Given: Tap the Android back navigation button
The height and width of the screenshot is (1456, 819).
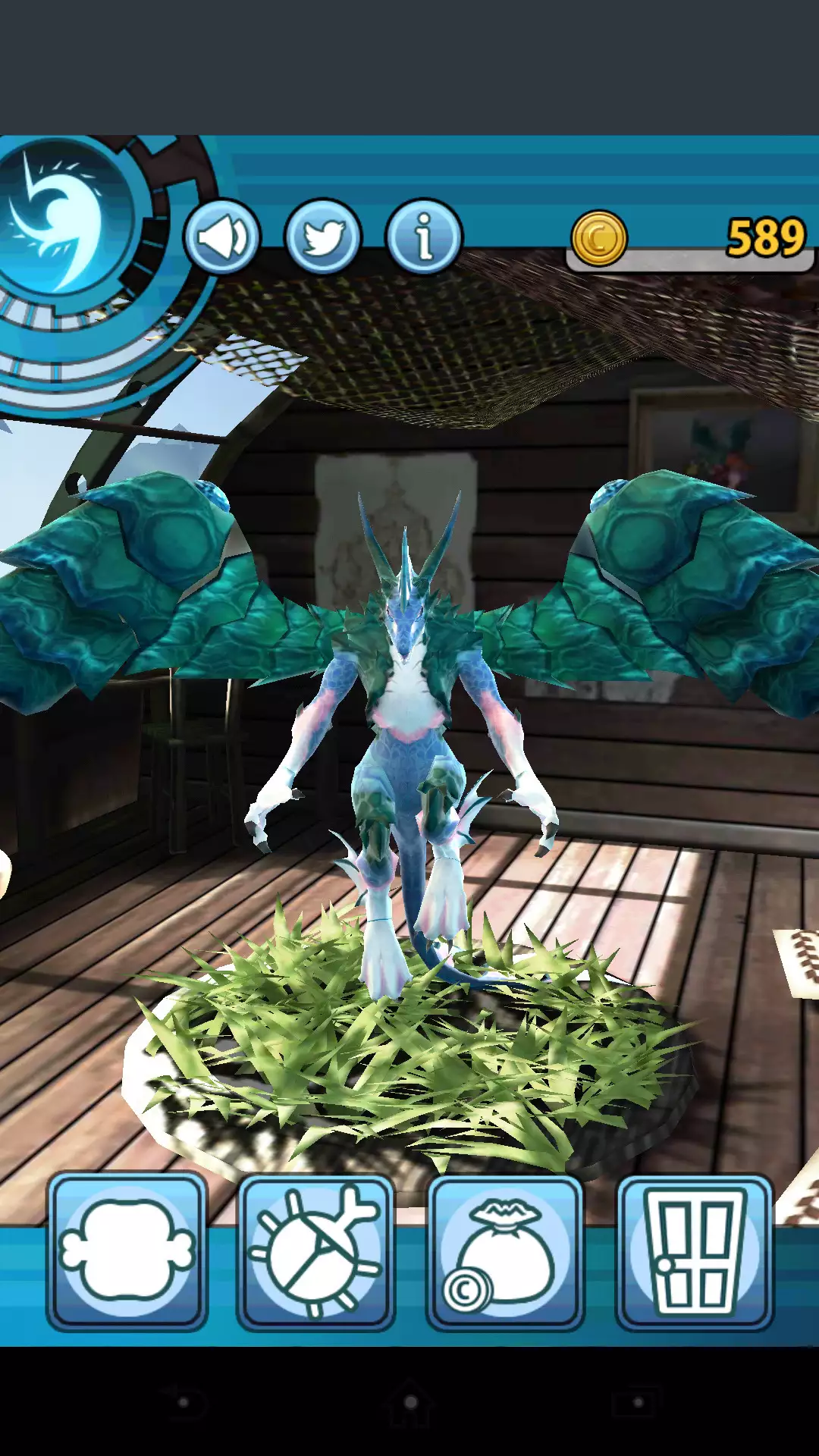Looking at the screenshot, I should coord(182,1402).
